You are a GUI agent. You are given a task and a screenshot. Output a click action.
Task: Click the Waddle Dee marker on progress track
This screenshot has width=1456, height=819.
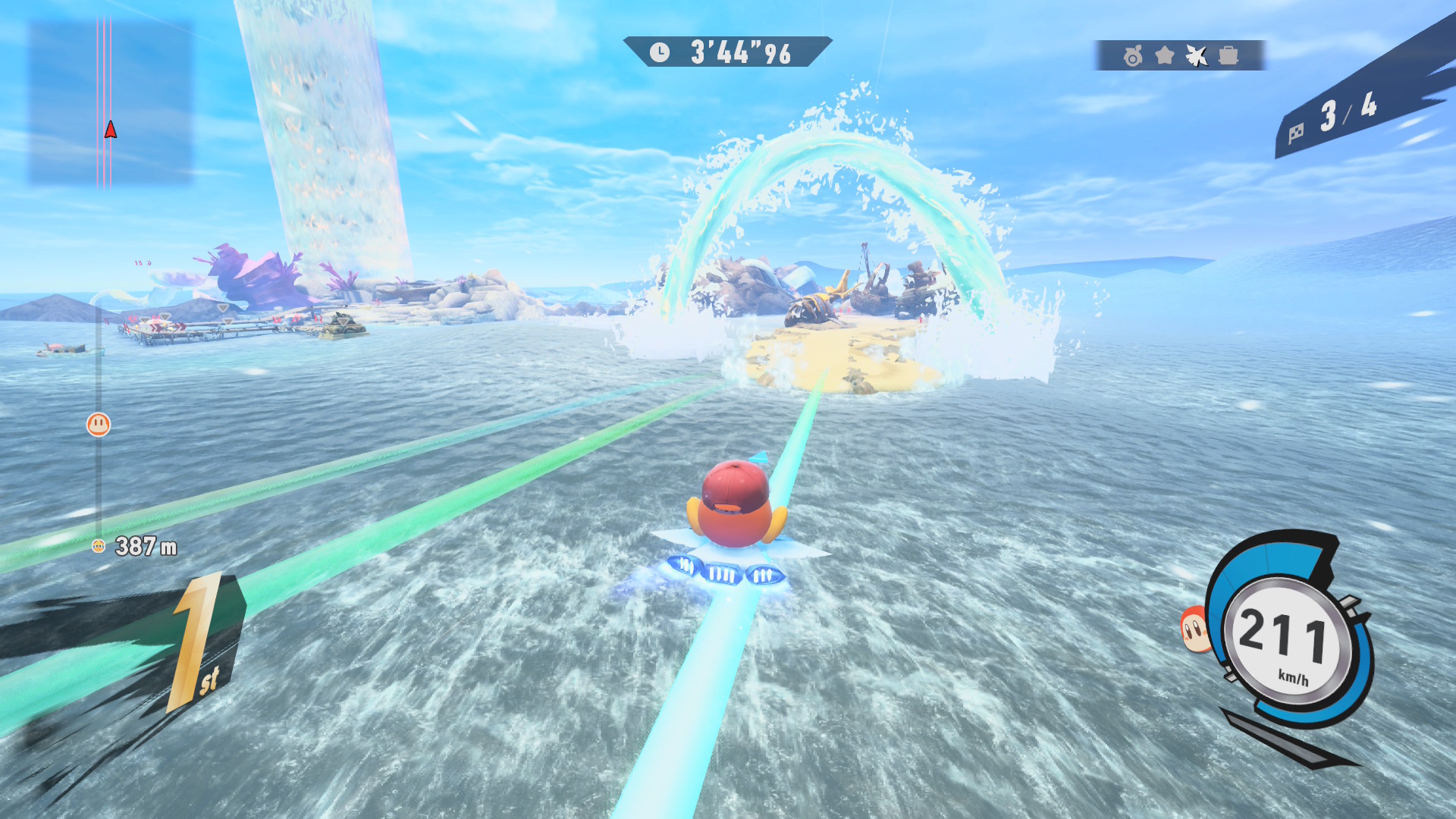click(x=99, y=425)
